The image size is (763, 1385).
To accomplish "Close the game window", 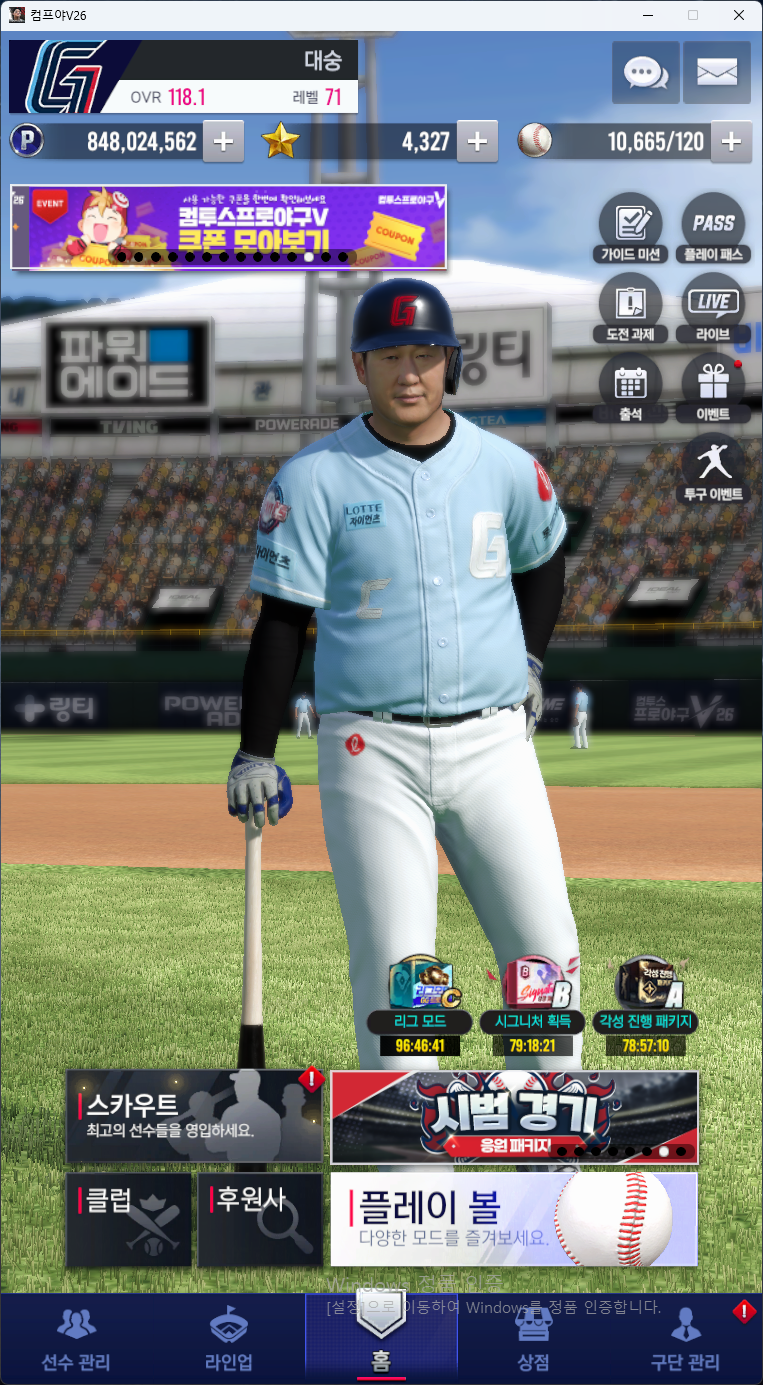I will 739,14.
